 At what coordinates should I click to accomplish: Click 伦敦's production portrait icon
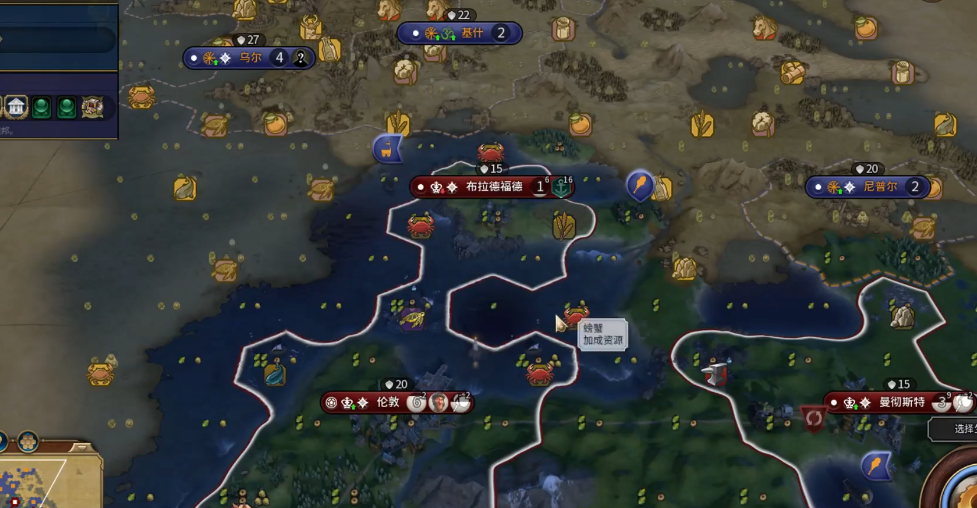point(438,402)
